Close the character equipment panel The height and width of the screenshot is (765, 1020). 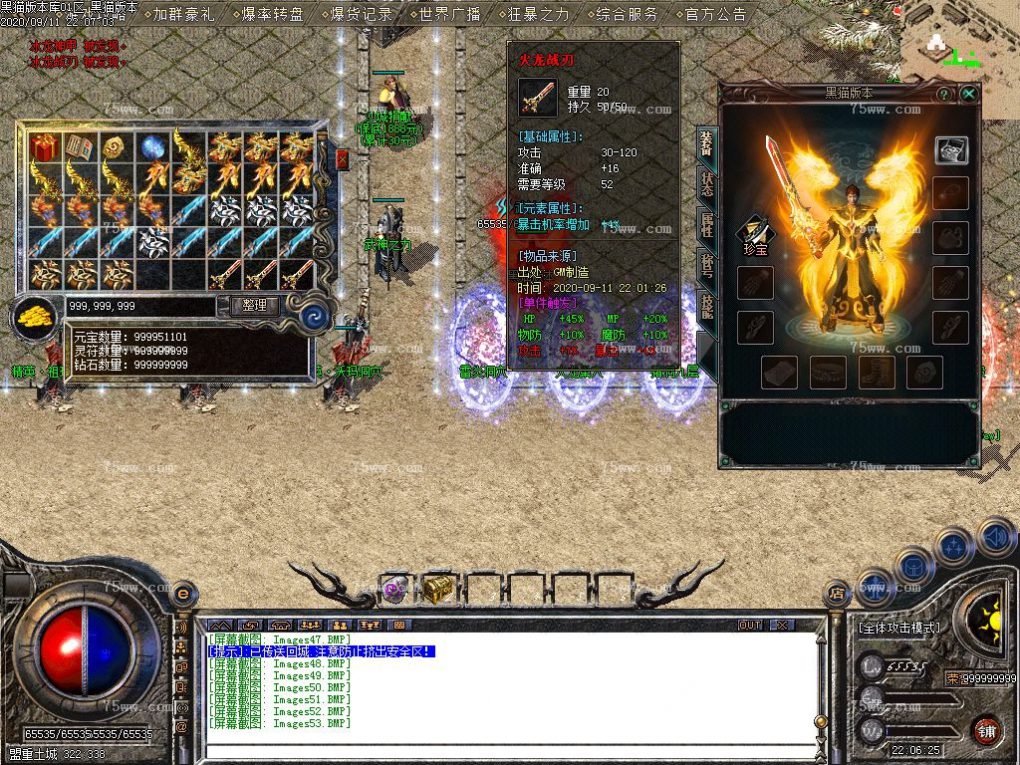(x=968, y=94)
